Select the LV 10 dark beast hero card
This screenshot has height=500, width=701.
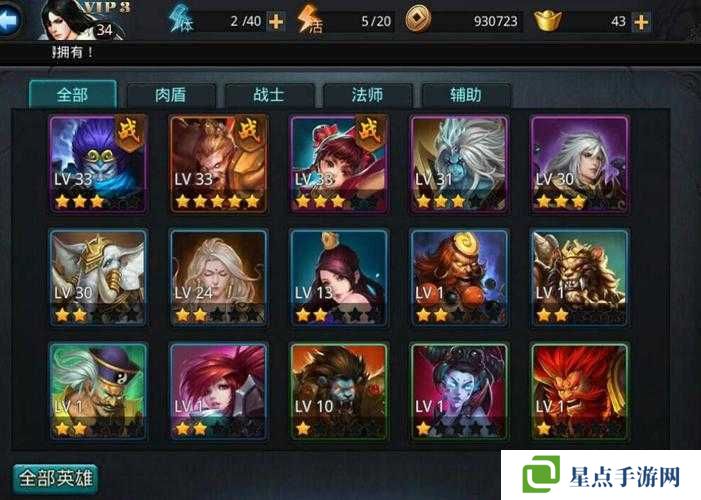pyautogui.click(x=338, y=390)
